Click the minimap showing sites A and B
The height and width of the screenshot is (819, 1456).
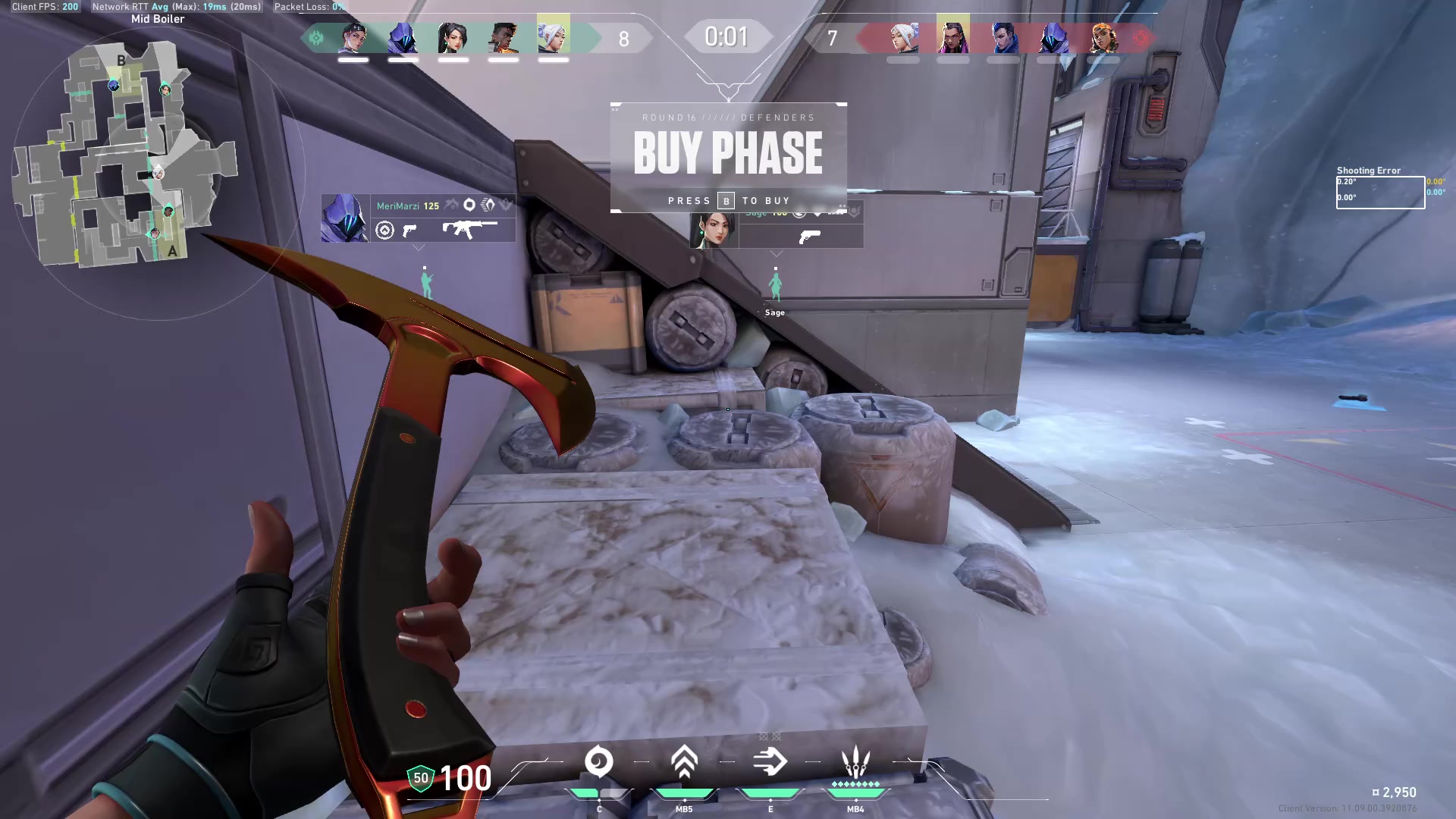click(x=125, y=155)
